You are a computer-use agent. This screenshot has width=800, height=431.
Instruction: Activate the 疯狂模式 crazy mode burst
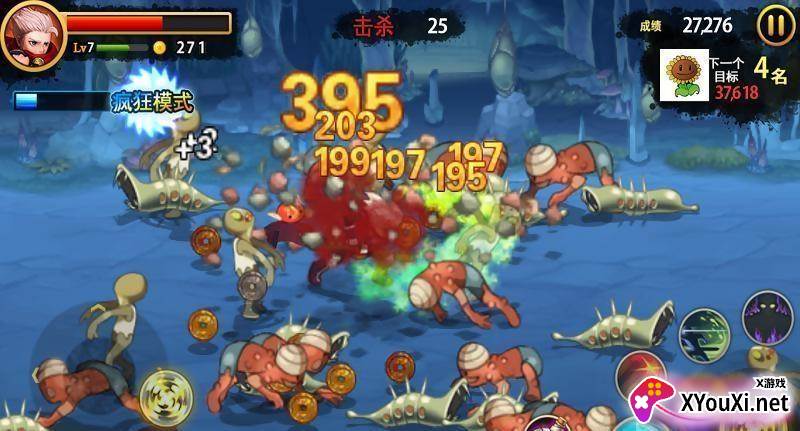tap(152, 100)
